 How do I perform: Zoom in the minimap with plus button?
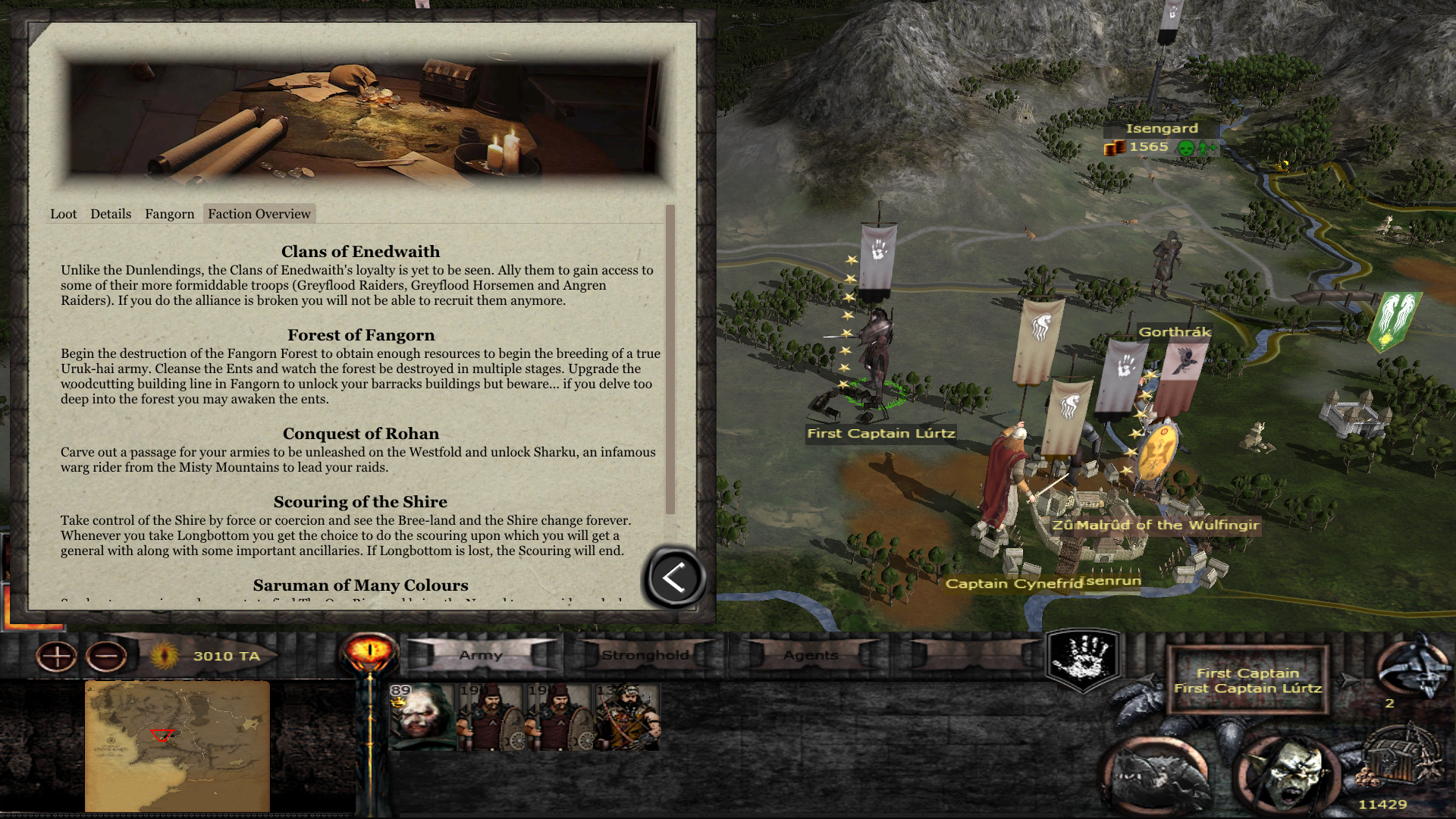coord(57,656)
